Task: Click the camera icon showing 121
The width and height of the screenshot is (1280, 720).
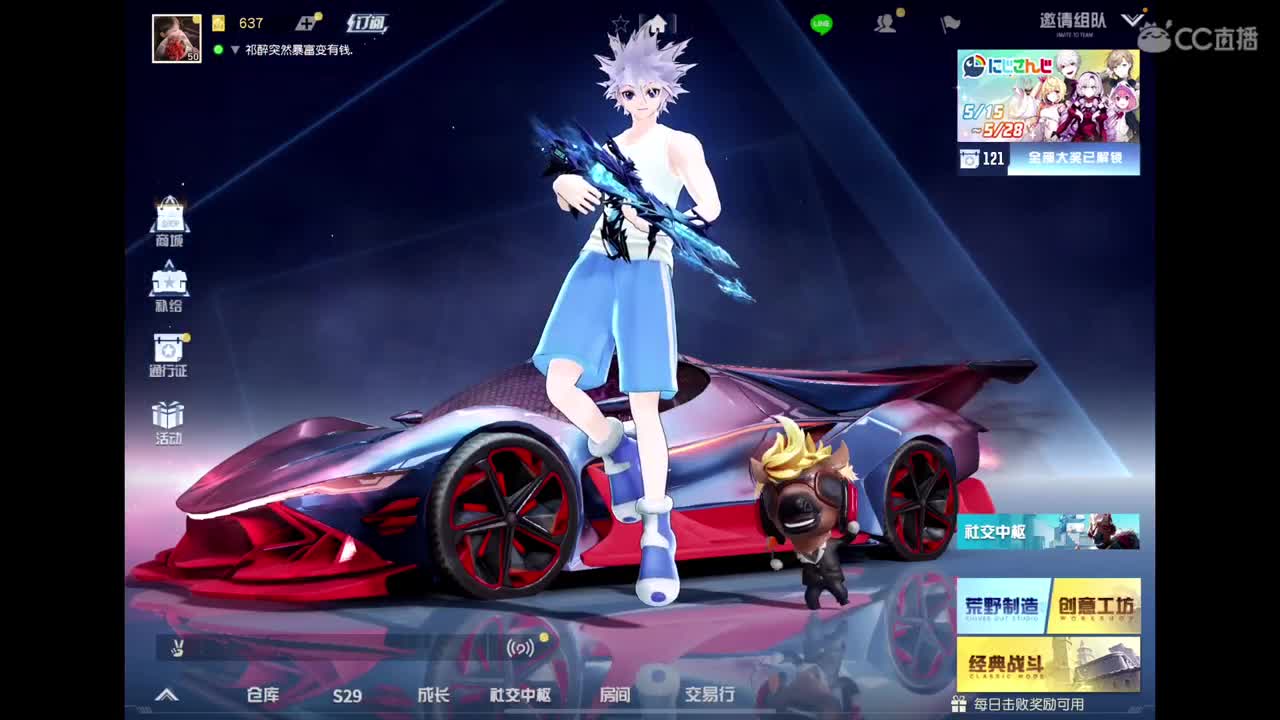Action: (968, 156)
